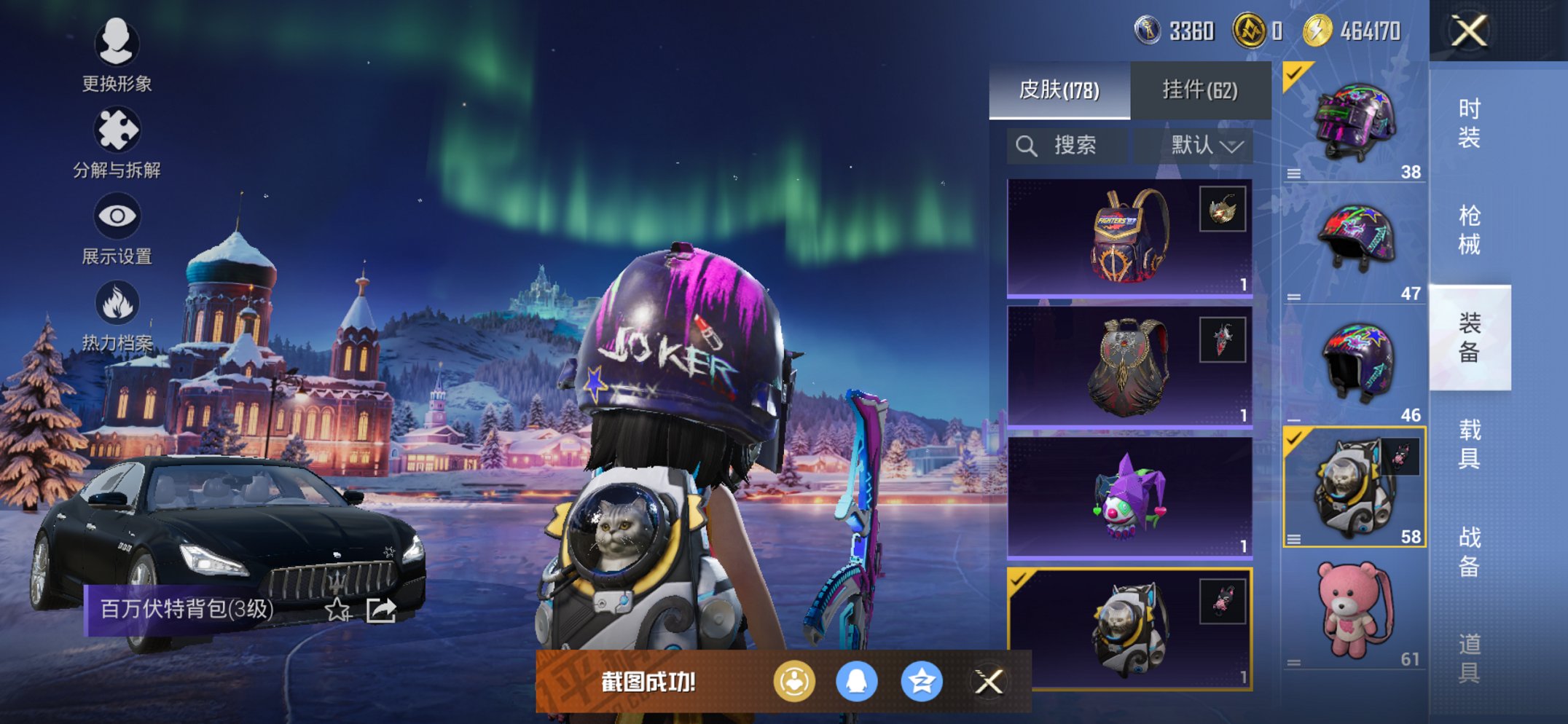The height and width of the screenshot is (724, 1568).
Task: Collapse the helmet group showing 38 items
Action: point(1293,173)
